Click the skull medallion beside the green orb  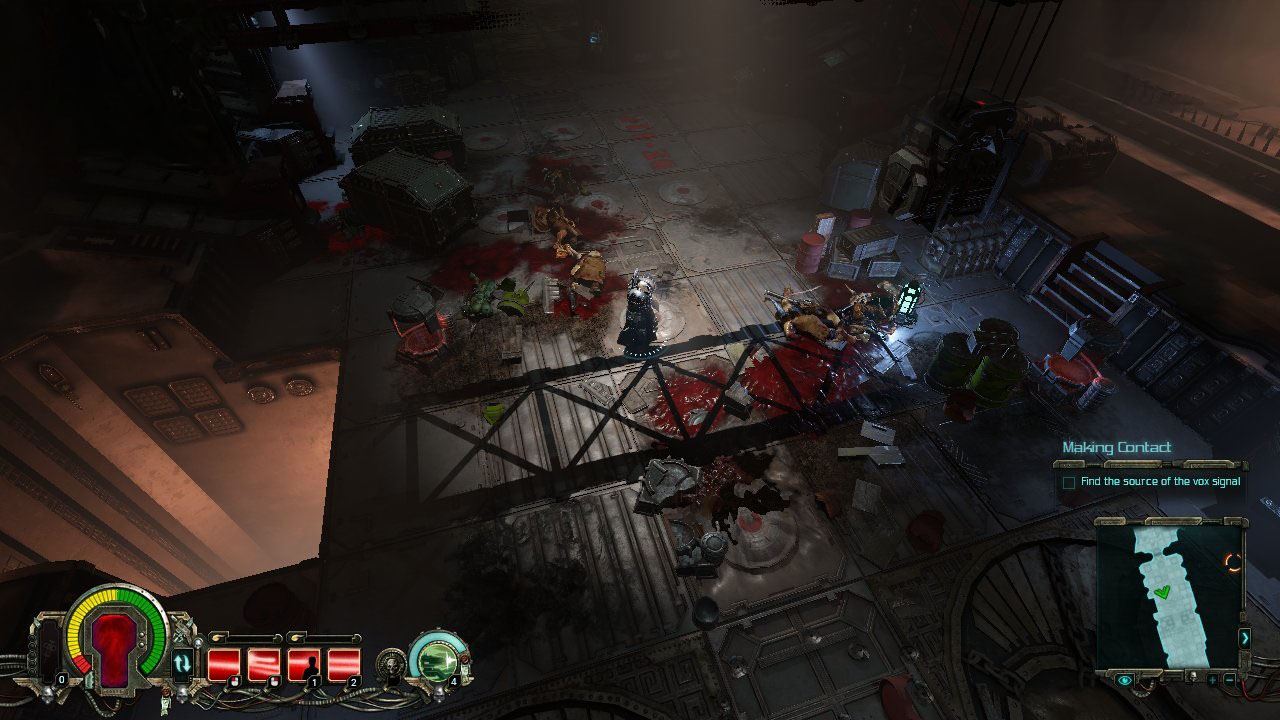pyautogui.click(x=392, y=662)
